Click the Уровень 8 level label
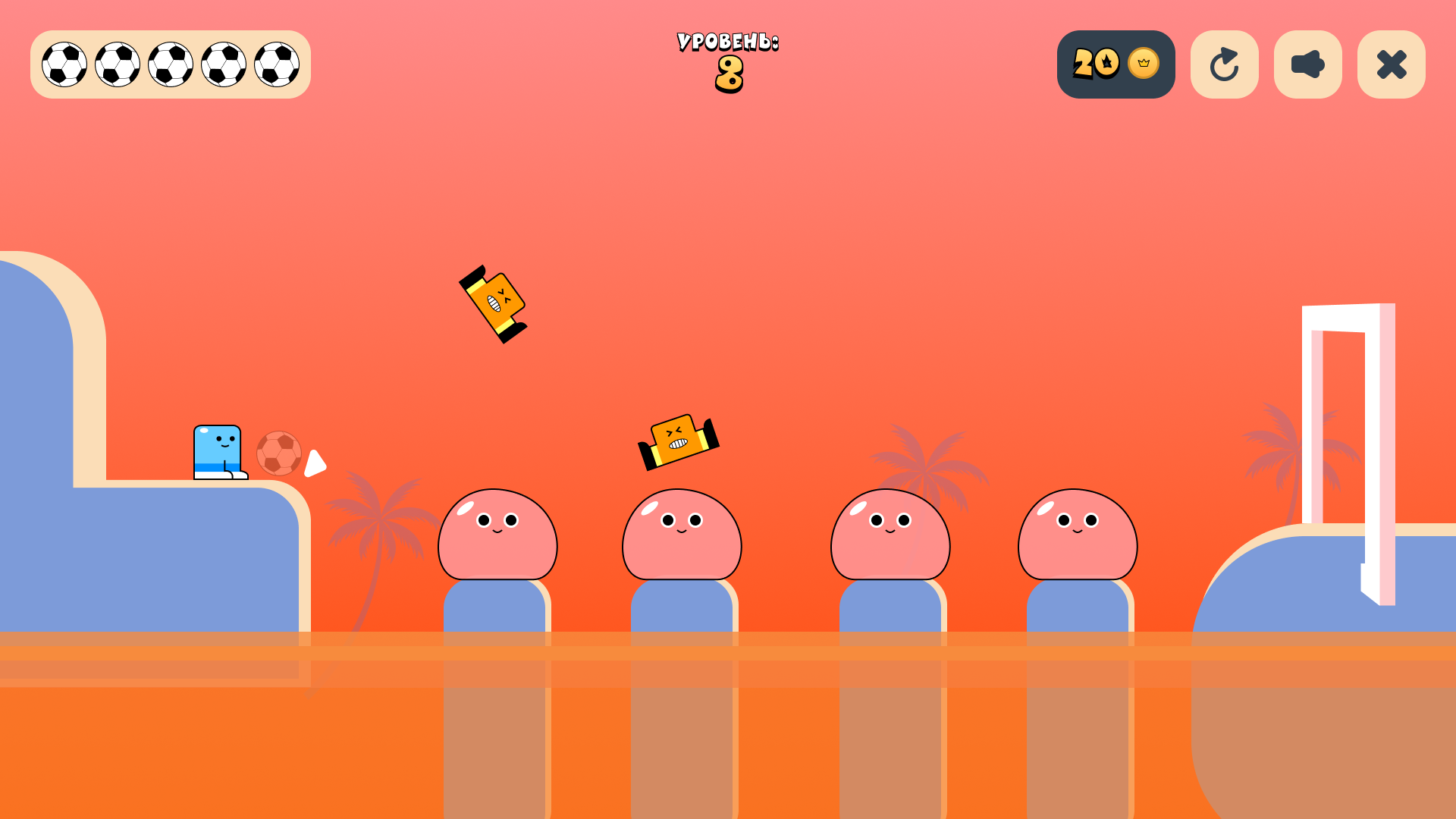 click(728, 61)
